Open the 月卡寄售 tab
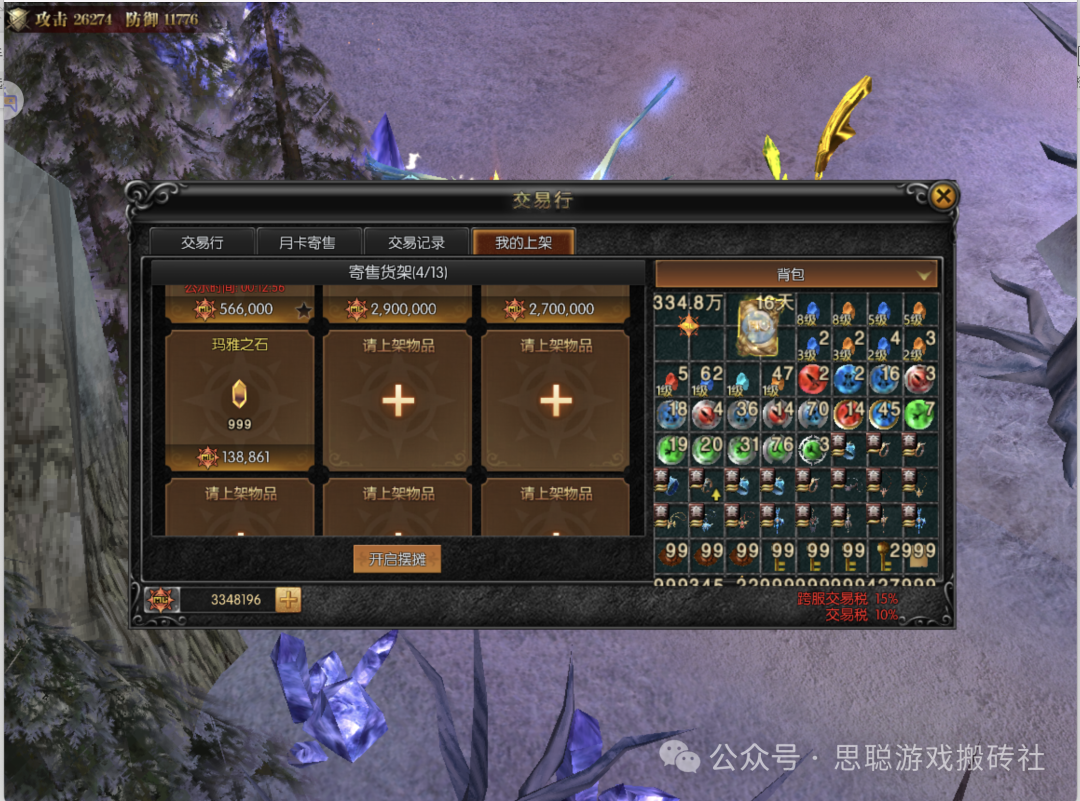 pyautogui.click(x=307, y=242)
